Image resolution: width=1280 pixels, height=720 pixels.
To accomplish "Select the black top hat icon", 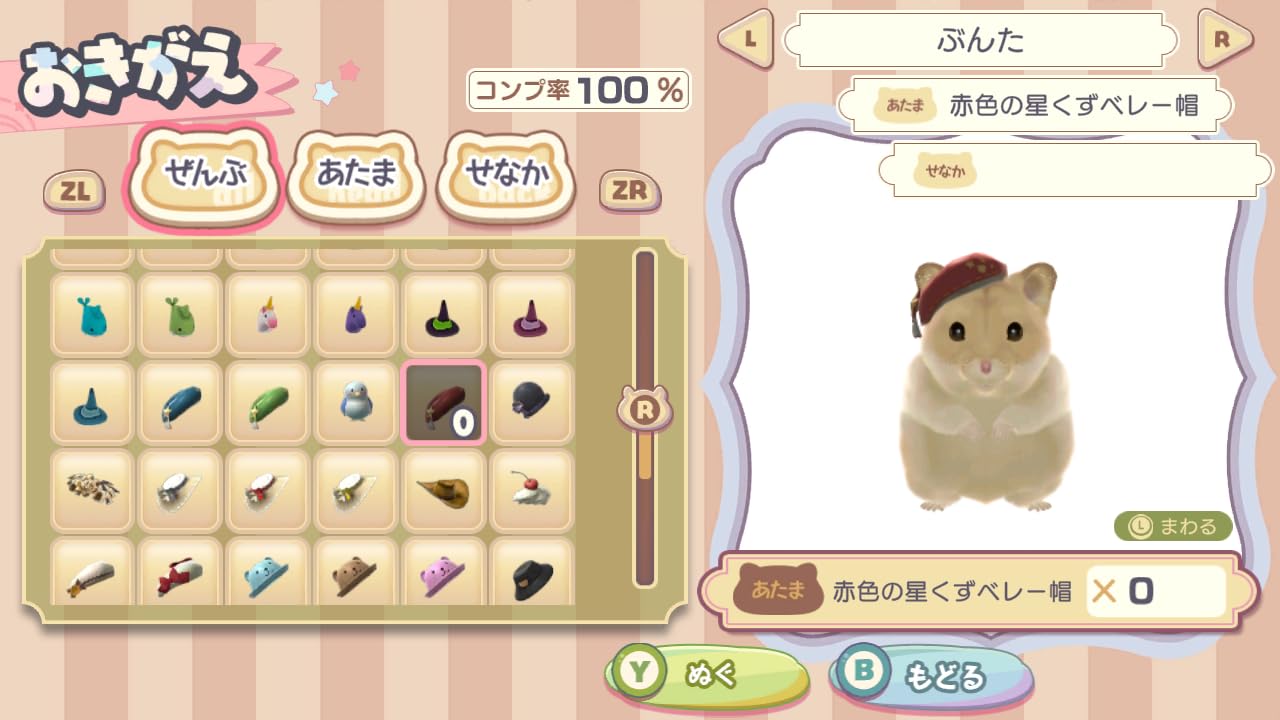I will [x=531, y=578].
